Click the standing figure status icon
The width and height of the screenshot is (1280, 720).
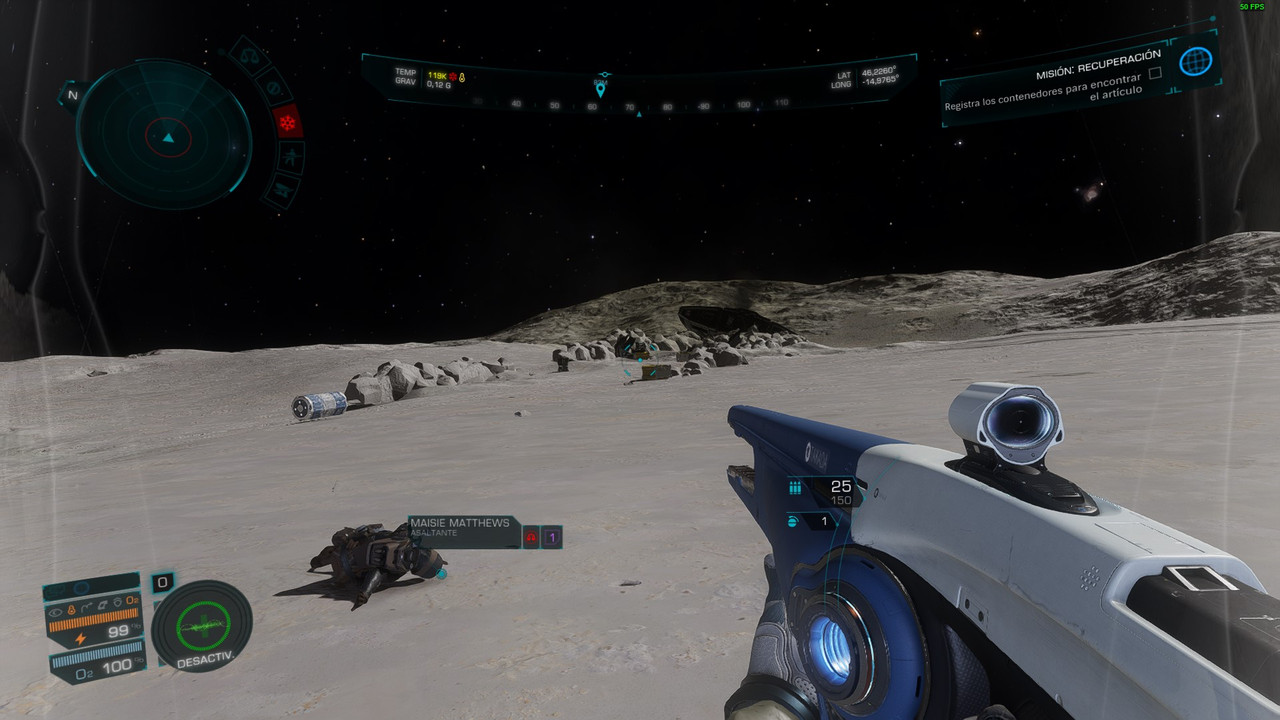(x=291, y=157)
